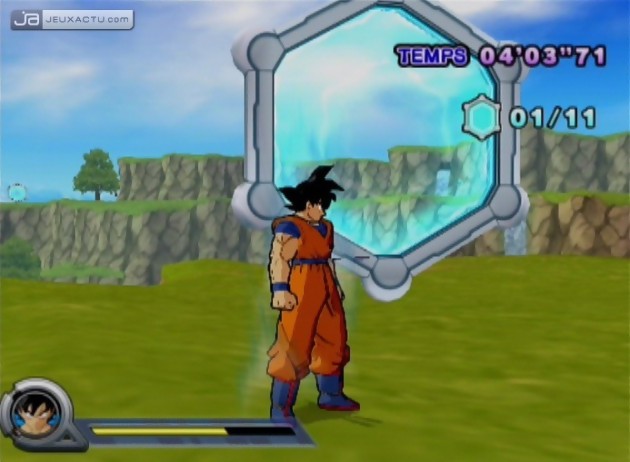The image size is (630, 462).
Task: Click Goku's character portrait icon
Action: pos(38,411)
